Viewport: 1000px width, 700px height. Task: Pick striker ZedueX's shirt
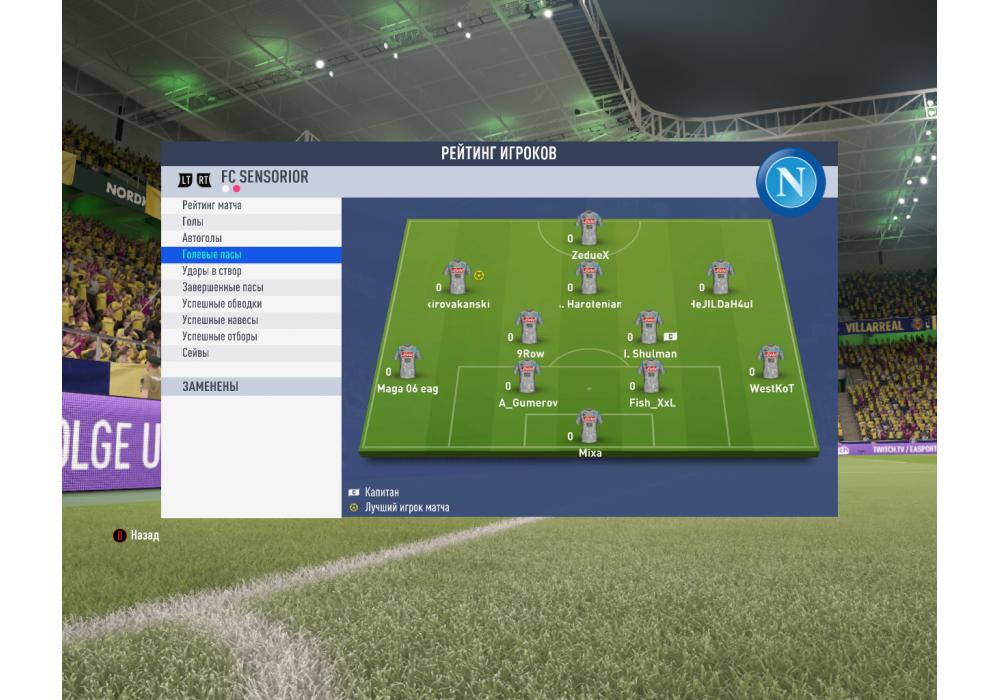[x=589, y=229]
